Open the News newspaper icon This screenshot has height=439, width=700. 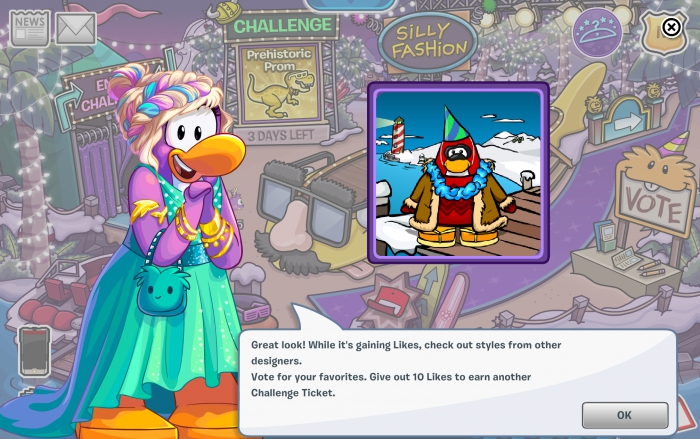pyautogui.click(x=29, y=29)
